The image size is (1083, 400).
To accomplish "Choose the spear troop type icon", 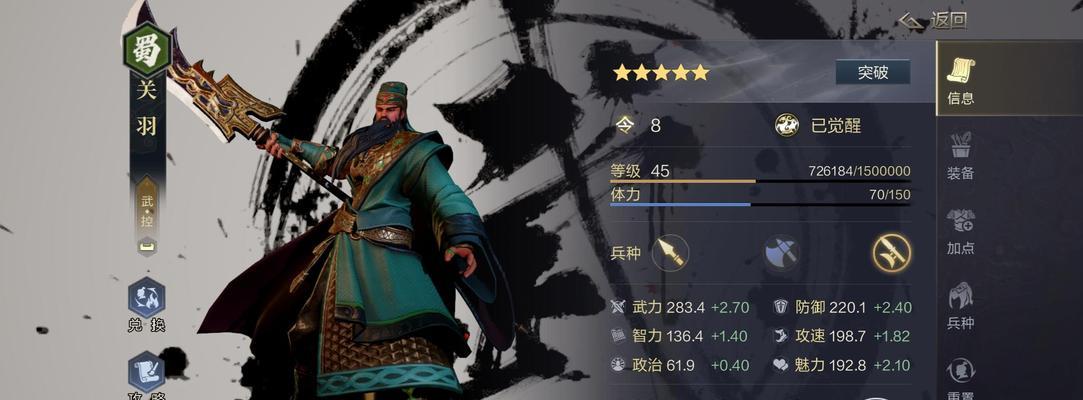I will pyautogui.click(x=670, y=253).
